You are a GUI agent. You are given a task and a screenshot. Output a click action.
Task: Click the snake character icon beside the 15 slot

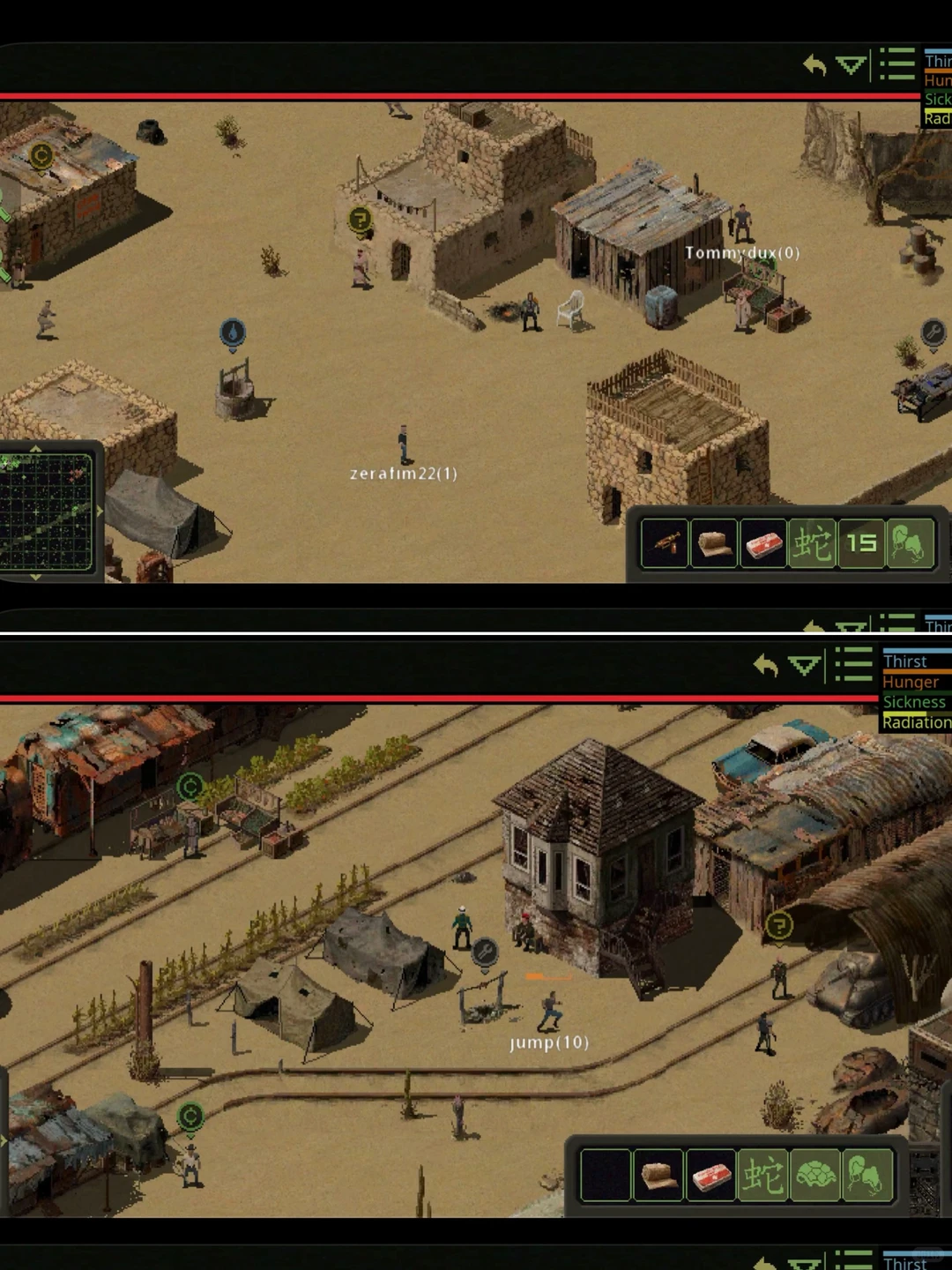[x=813, y=542]
